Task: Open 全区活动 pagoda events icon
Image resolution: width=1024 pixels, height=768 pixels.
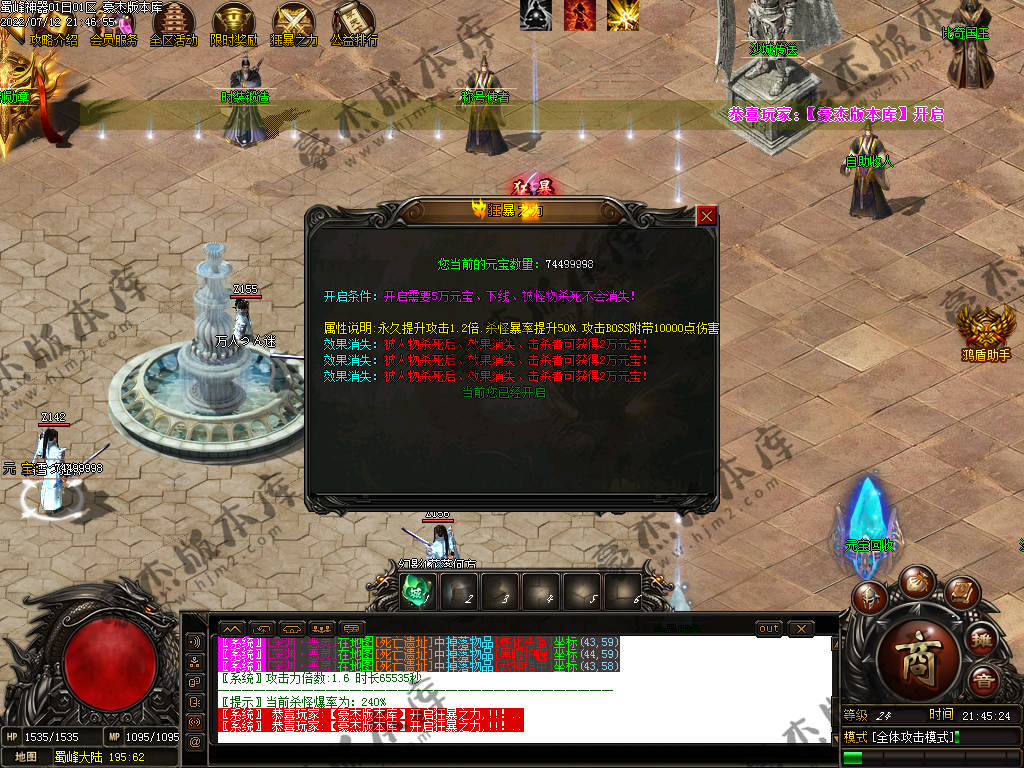Action: coord(173,20)
